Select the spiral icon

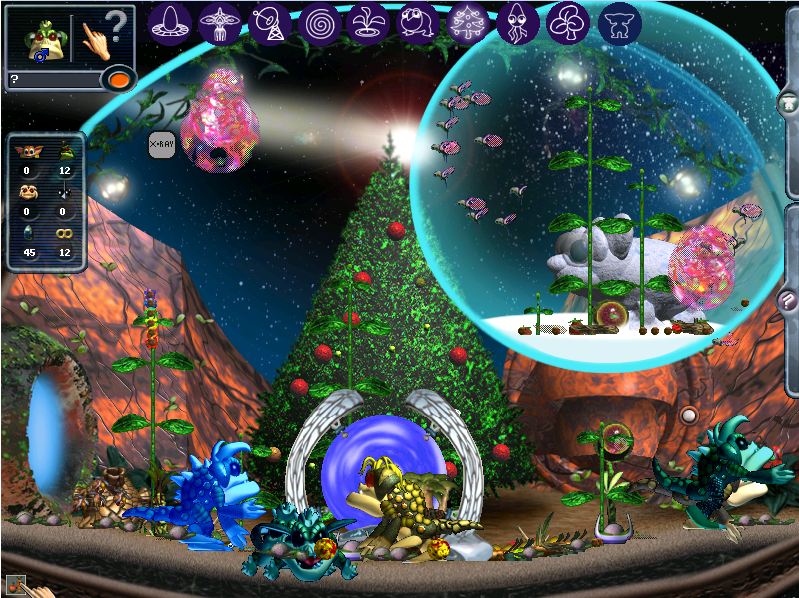pos(320,22)
